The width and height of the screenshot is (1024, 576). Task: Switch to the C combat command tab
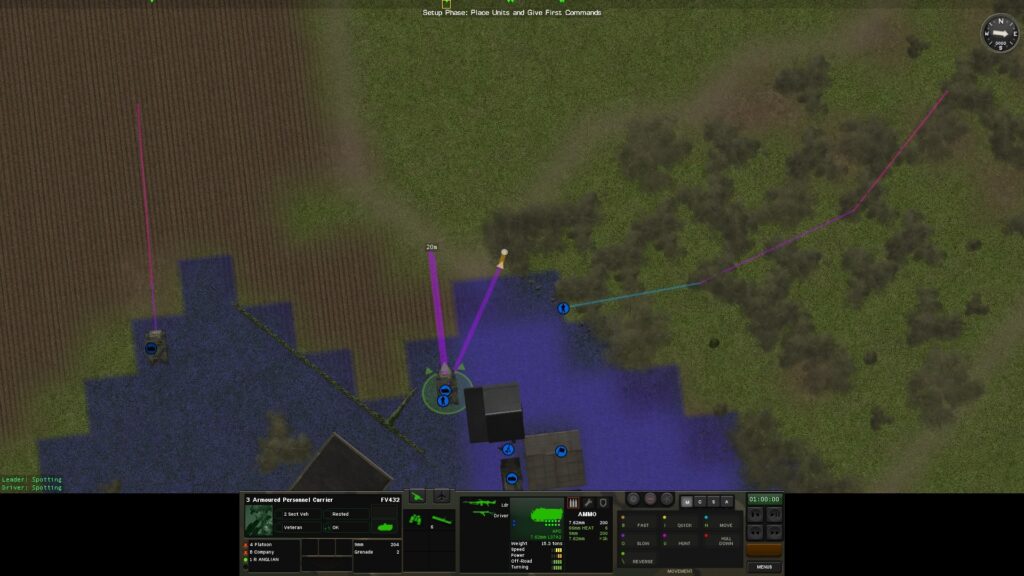coord(699,501)
